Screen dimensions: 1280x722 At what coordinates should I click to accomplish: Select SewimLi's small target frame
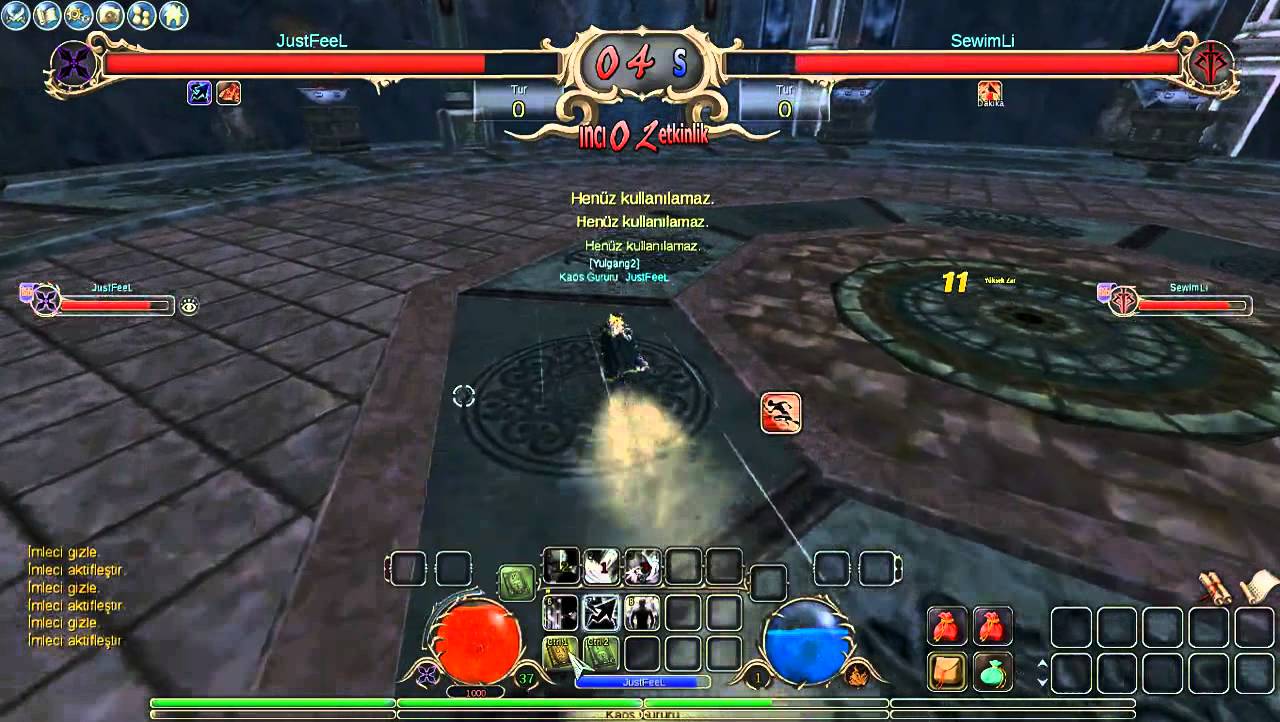click(1180, 300)
